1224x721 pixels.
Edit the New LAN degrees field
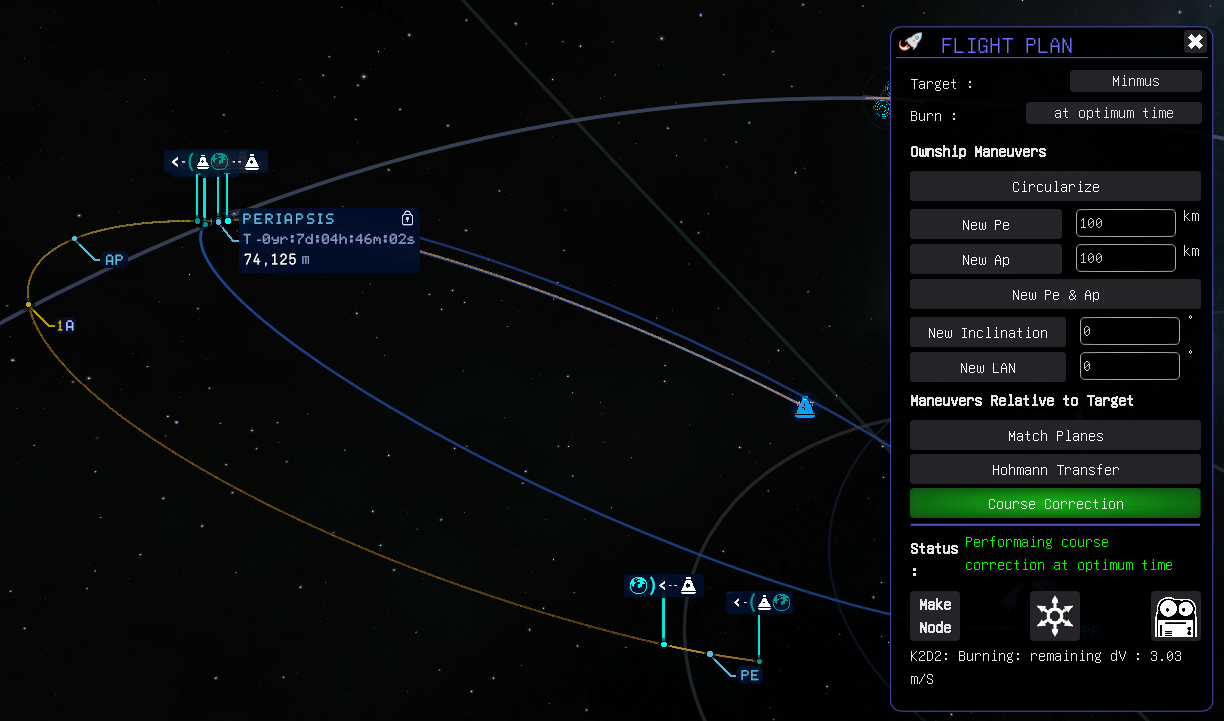pos(1129,366)
